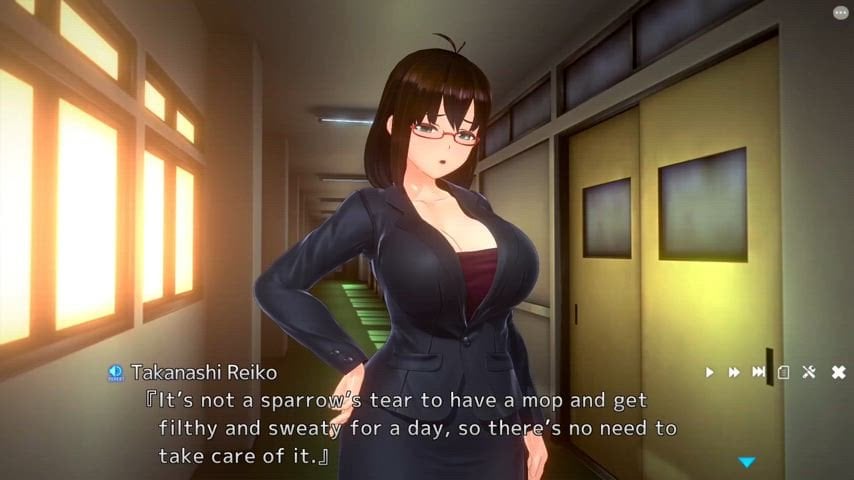
Task: Hide the dialogue window with the X icon
Action: 838,372
